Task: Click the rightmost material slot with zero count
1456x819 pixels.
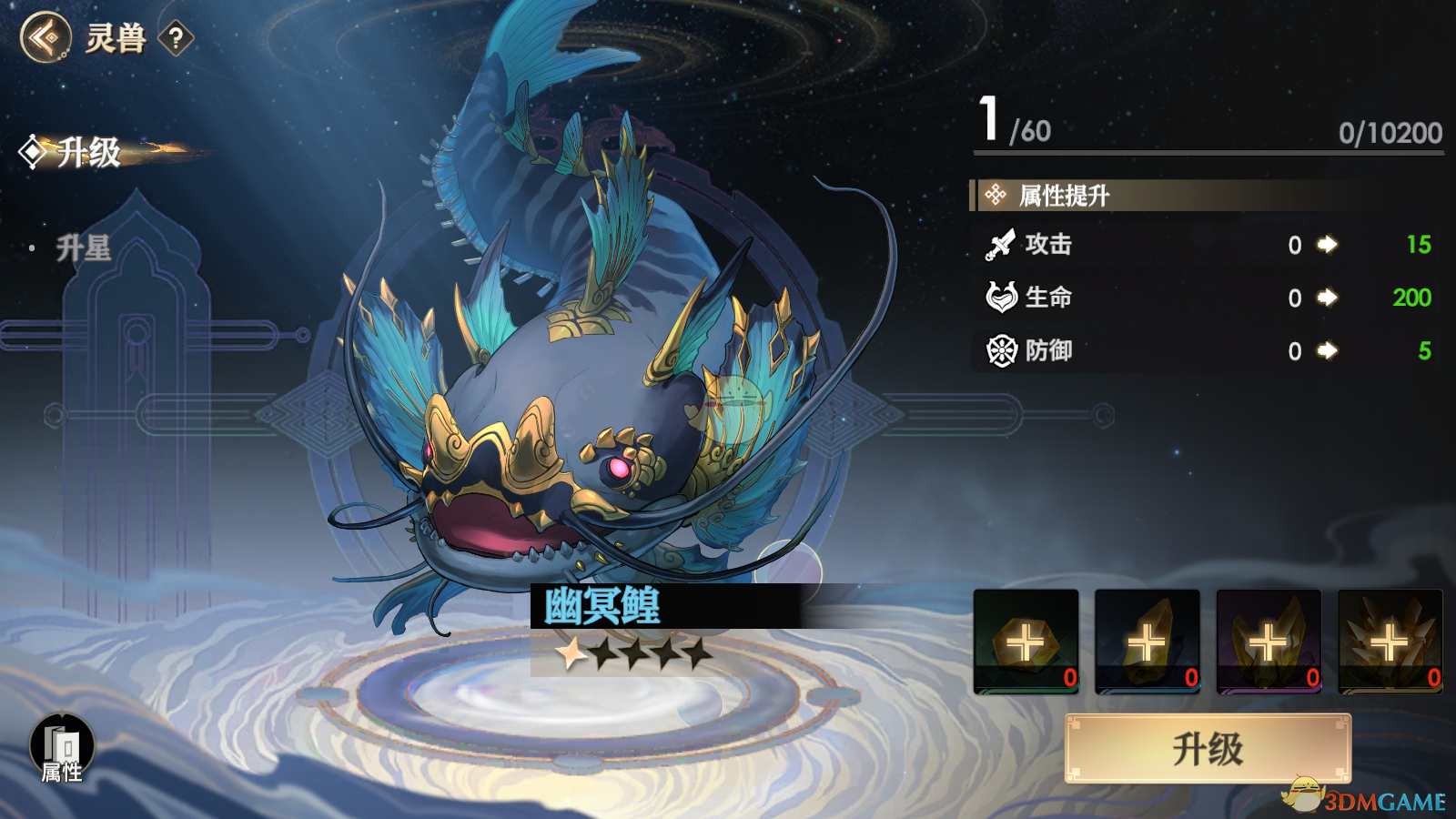Action: pyautogui.click(x=1390, y=642)
